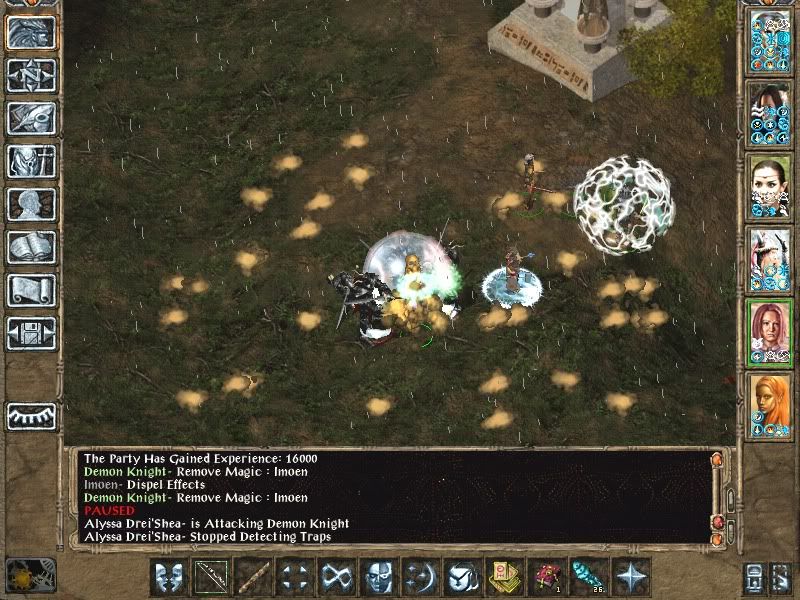Open the inventory screen
The width and height of the screenshot is (800, 600).
click(x=31, y=161)
